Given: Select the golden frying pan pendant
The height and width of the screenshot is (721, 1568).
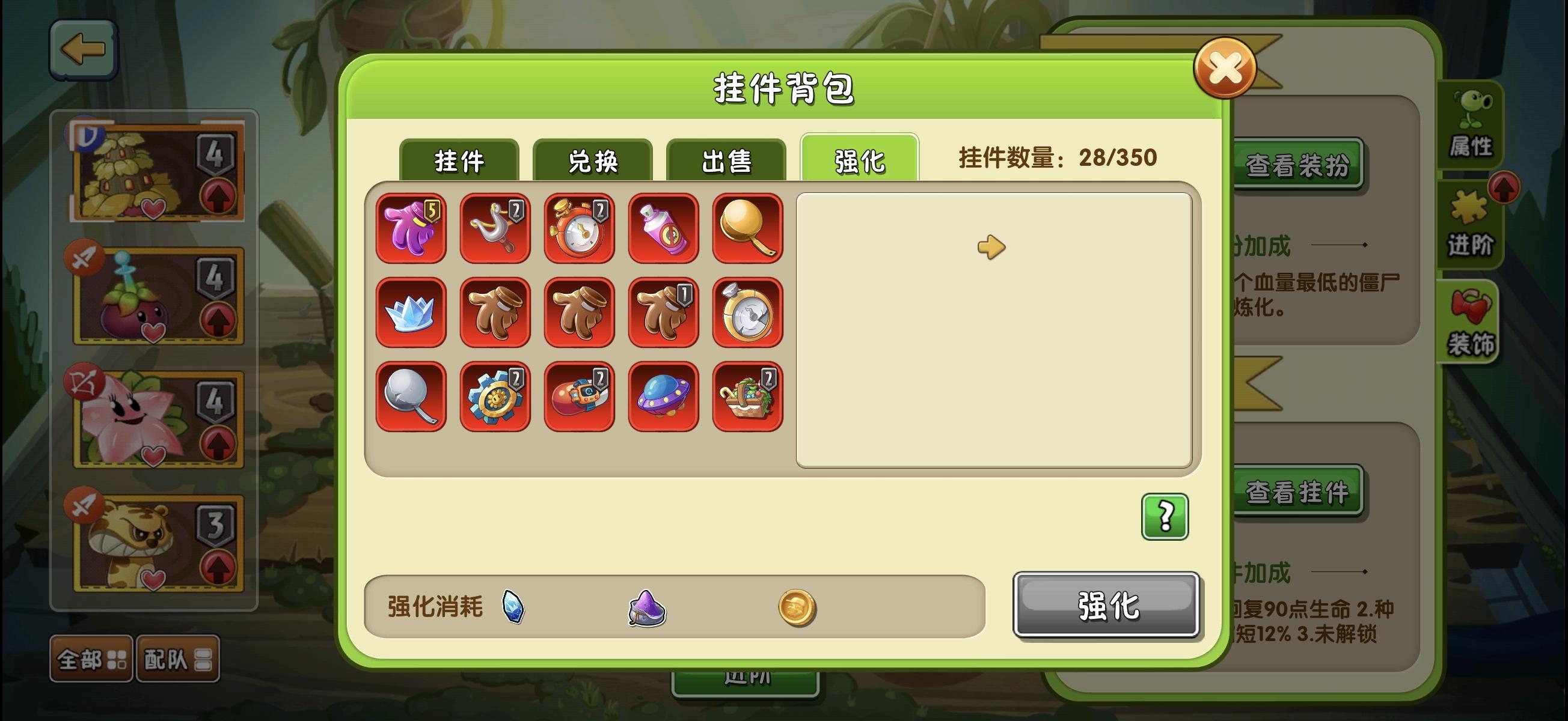Looking at the screenshot, I should coord(747,229).
